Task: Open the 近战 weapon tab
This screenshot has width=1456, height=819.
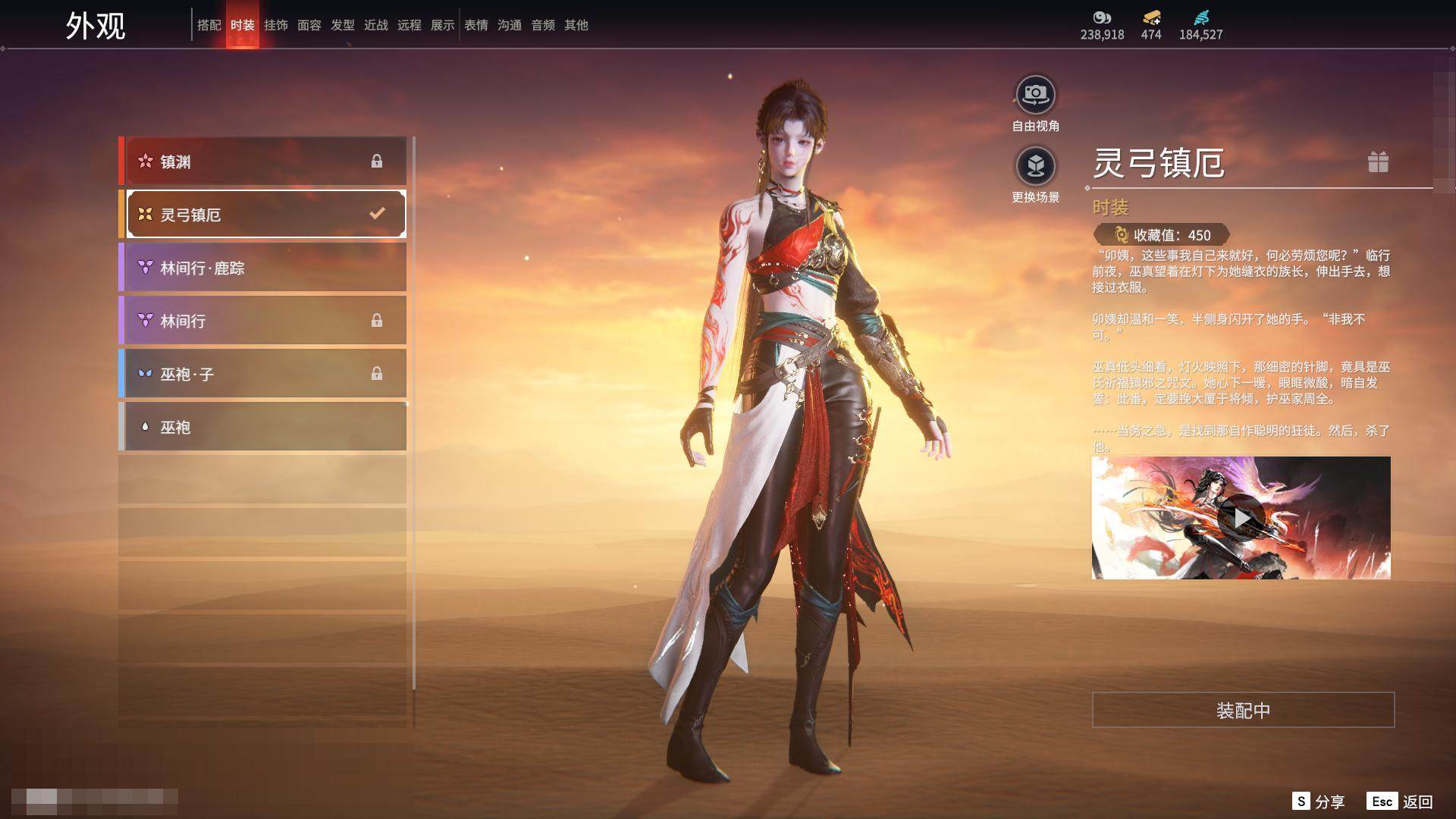Action: point(375,25)
